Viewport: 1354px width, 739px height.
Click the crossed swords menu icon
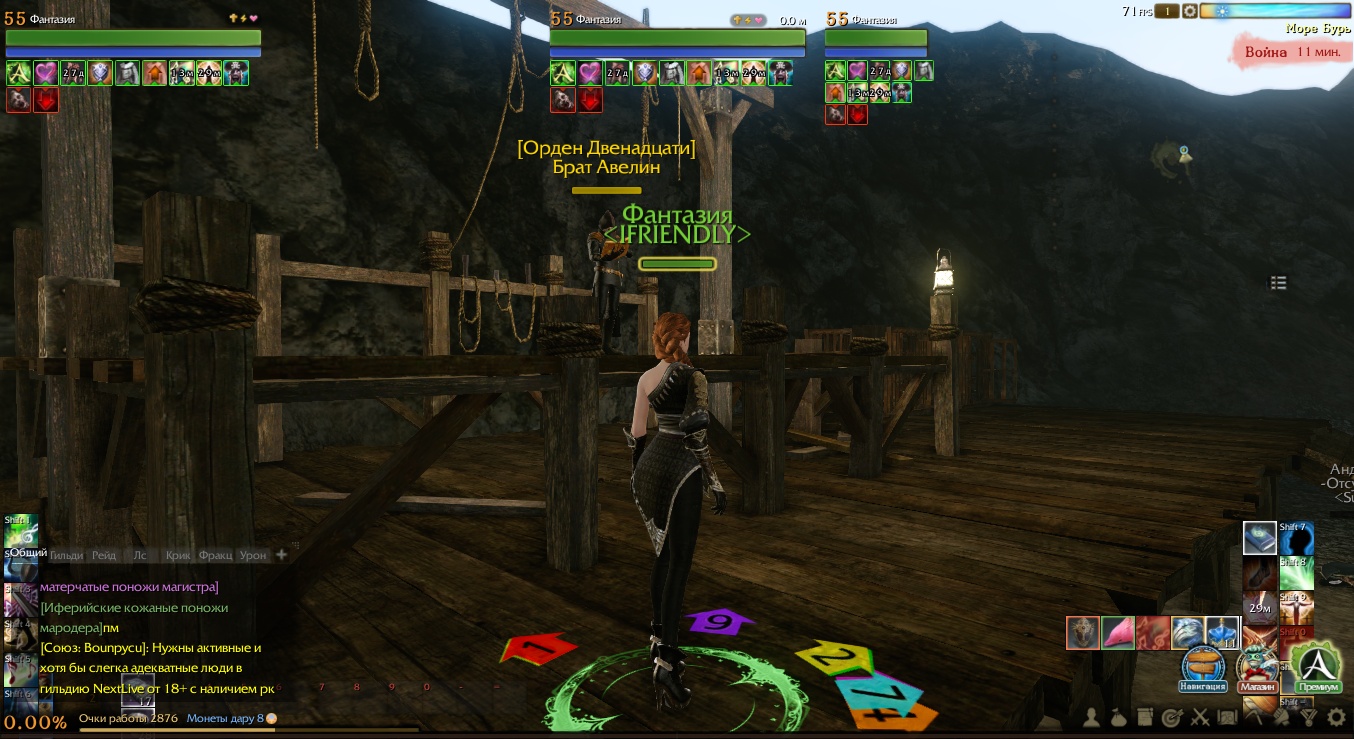(x=1200, y=717)
